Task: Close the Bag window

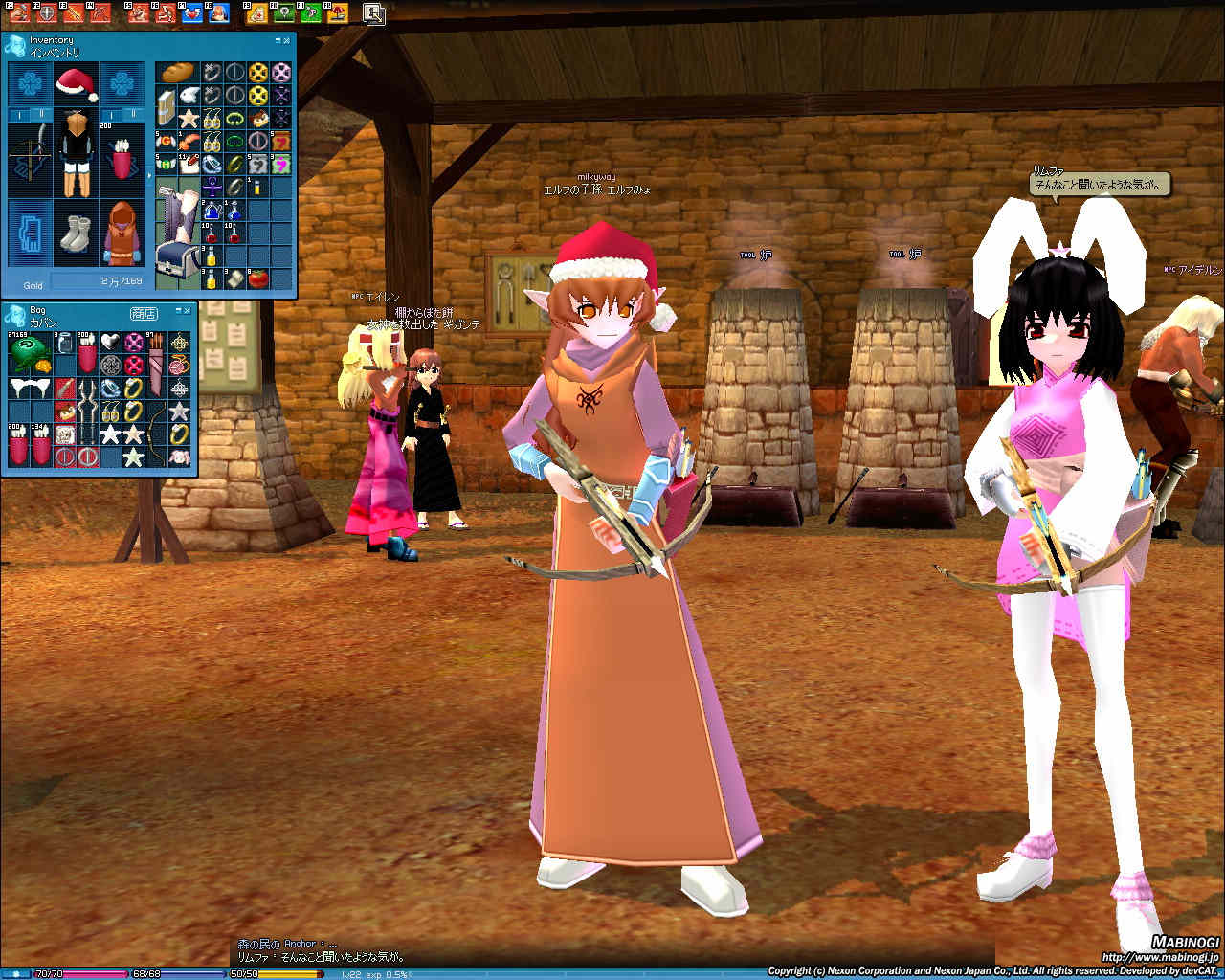Action: [189, 310]
